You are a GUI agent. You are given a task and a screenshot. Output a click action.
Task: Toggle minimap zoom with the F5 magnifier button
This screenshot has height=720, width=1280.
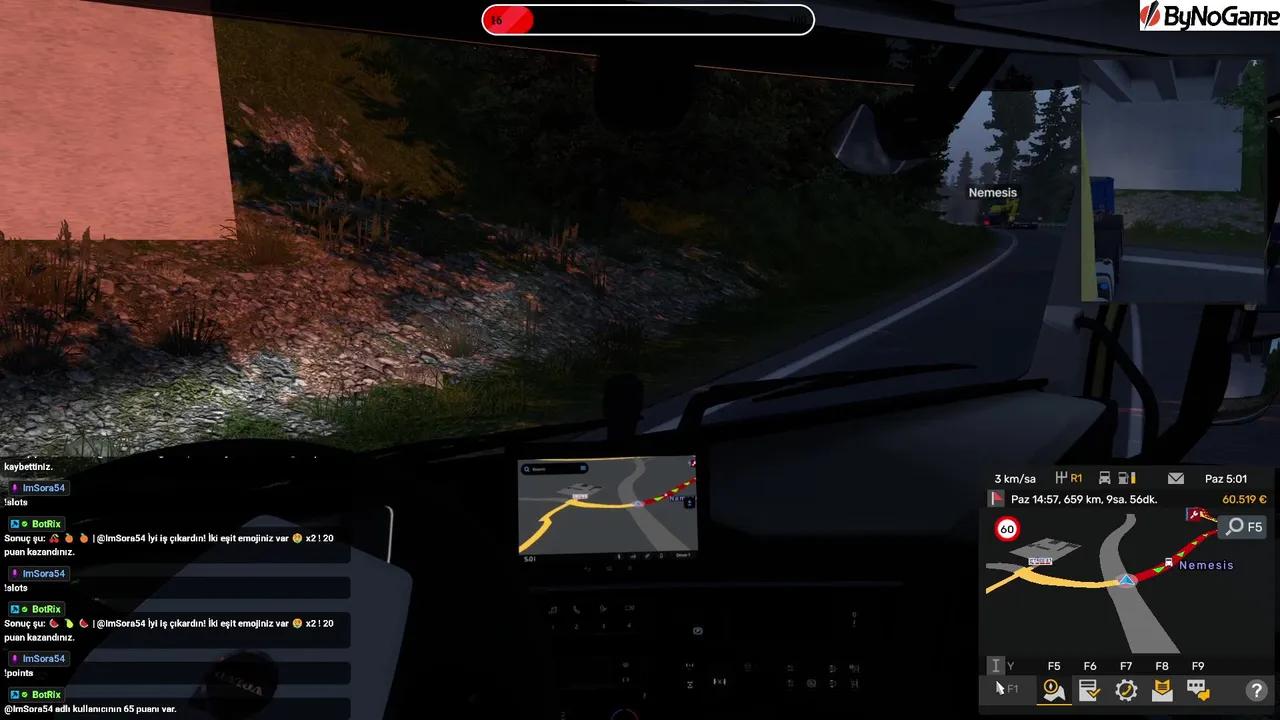pyautogui.click(x=1243, y=527)
